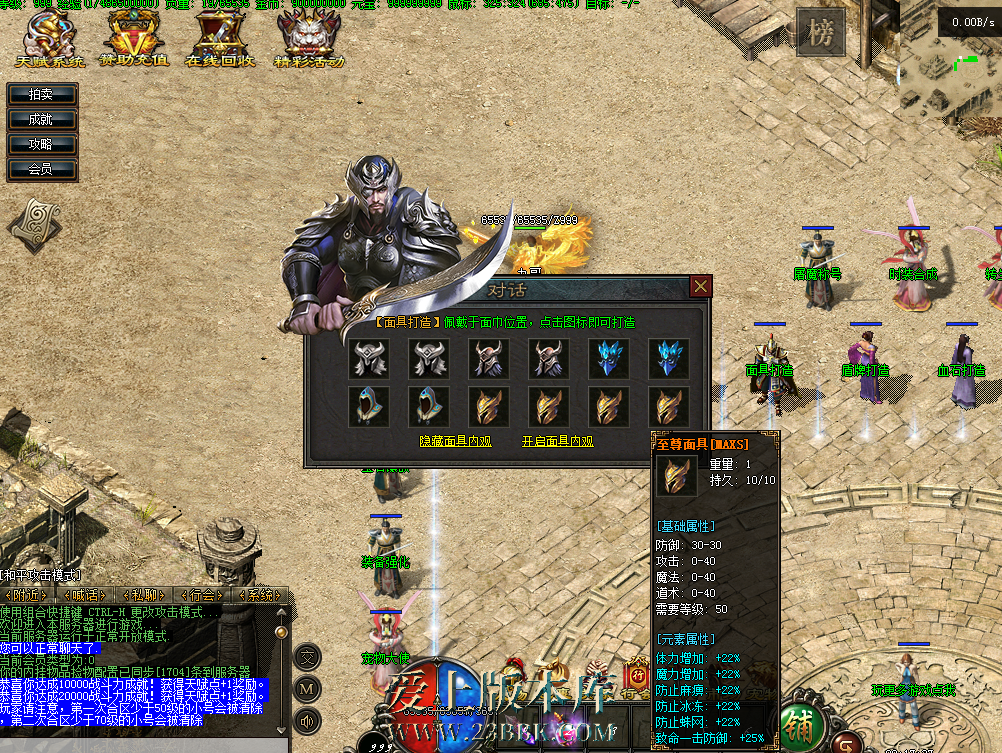Open the 榜 ranking button
Image resolution: width=1002 pixels, height=753 pixels.
point(820,34)
